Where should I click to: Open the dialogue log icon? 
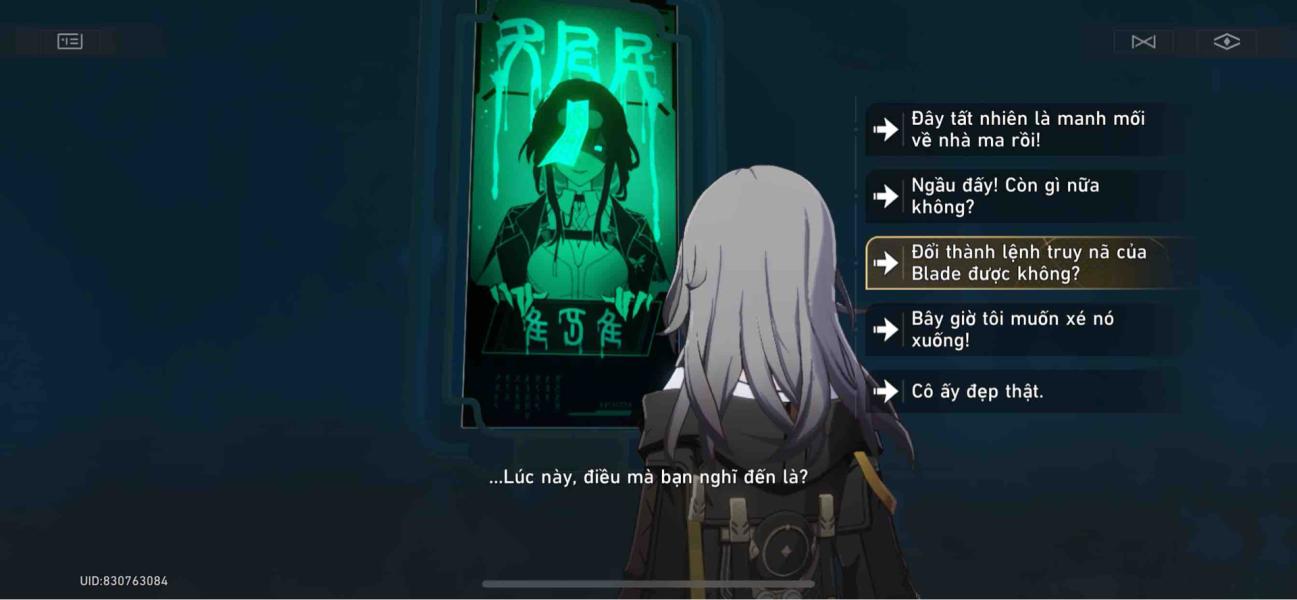70,41
